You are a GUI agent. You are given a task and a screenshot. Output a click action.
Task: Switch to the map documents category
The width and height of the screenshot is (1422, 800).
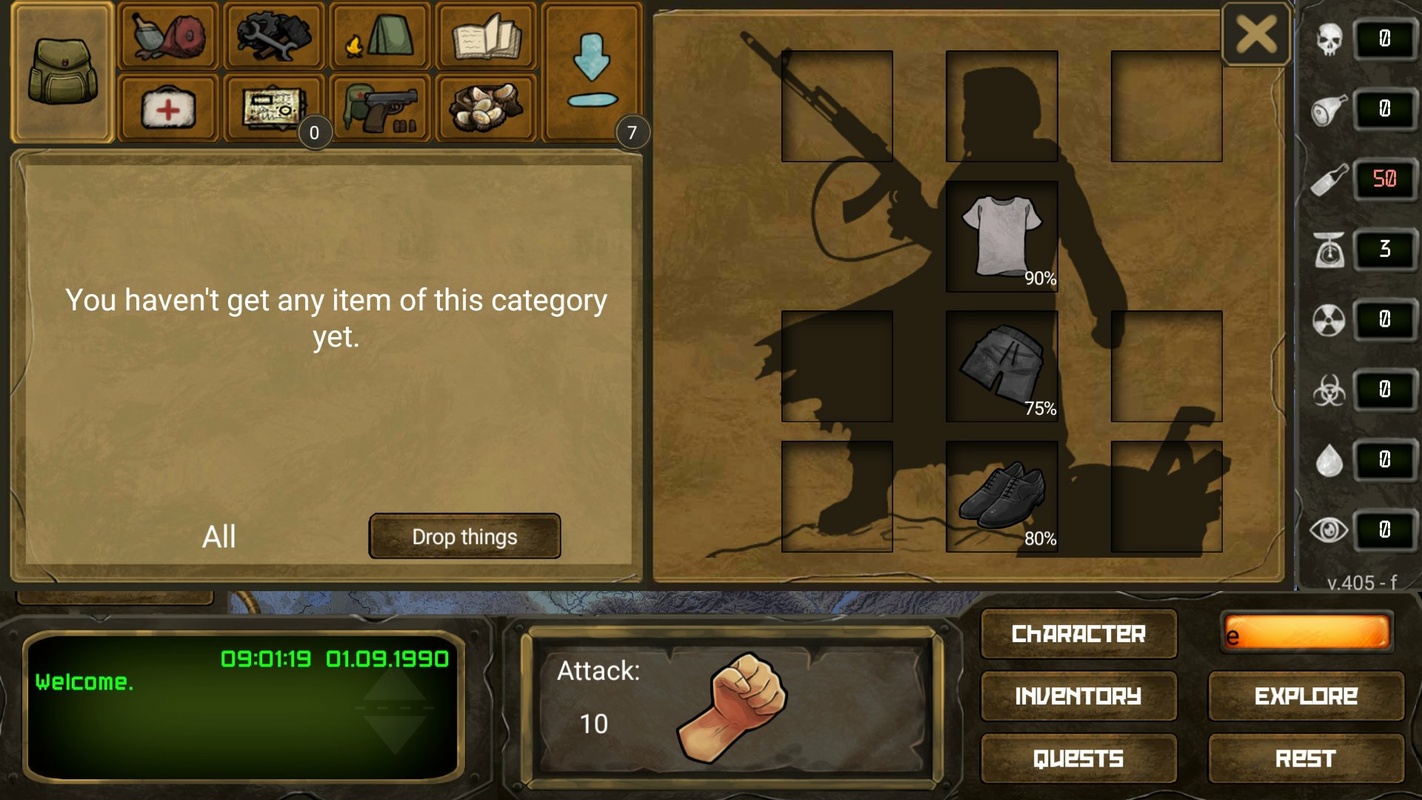pos(274,108)
